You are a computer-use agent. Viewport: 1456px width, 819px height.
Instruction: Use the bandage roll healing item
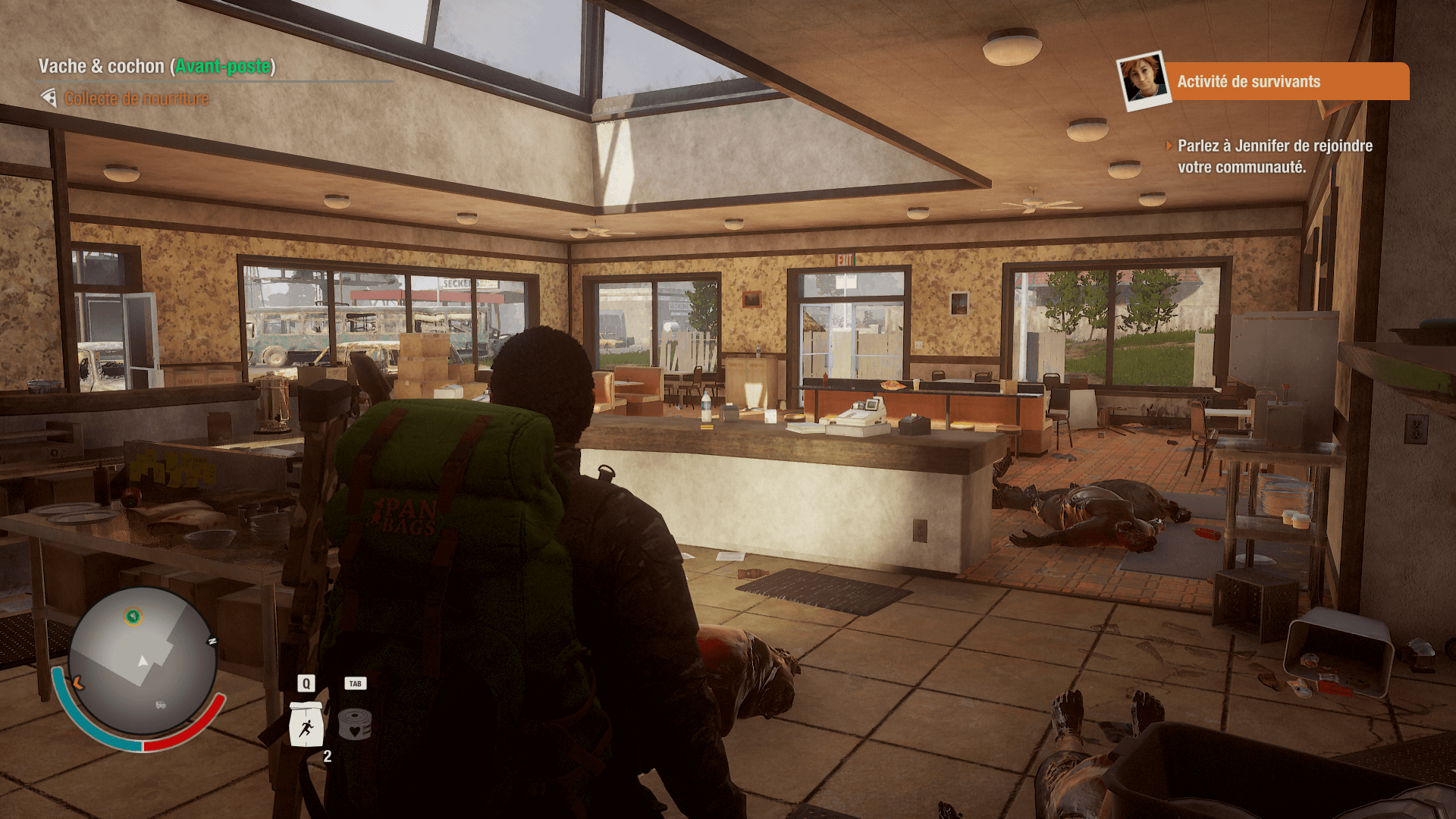click(354, 724)
